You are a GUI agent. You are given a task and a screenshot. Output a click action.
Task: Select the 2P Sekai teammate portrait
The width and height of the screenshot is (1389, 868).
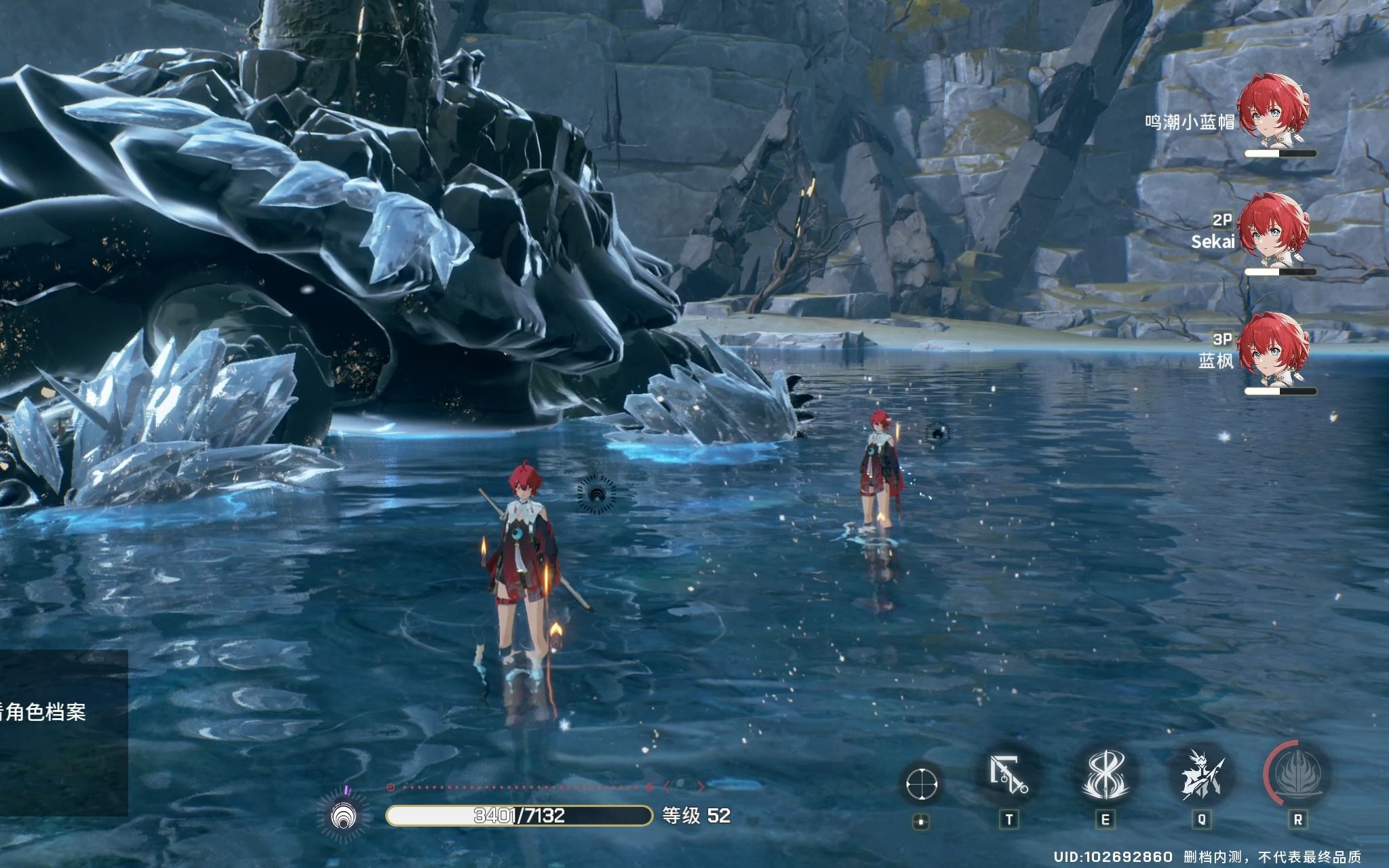(1276, 229)
